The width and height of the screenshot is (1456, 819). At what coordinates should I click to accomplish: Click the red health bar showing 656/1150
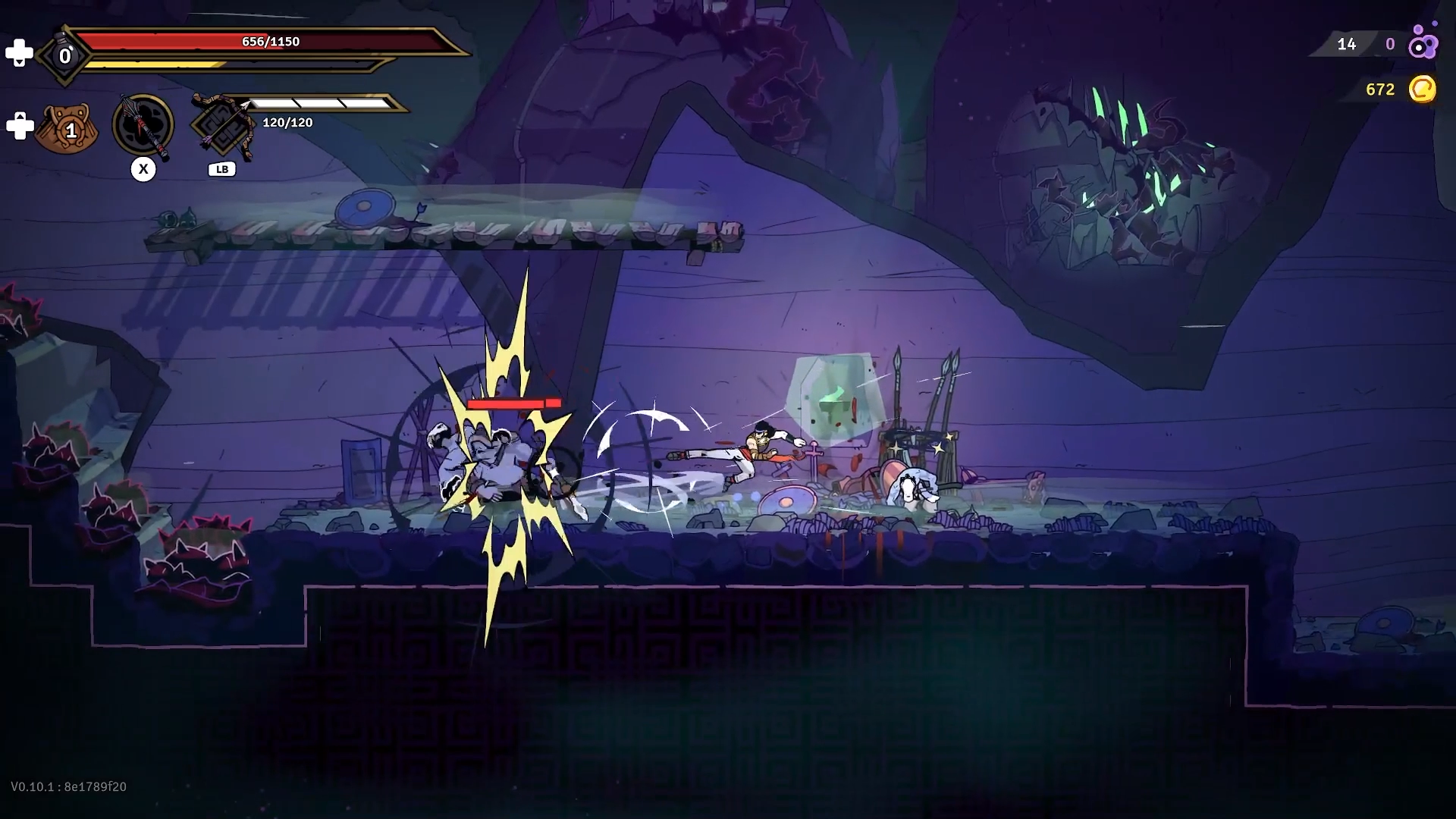(x=271, y=42)
